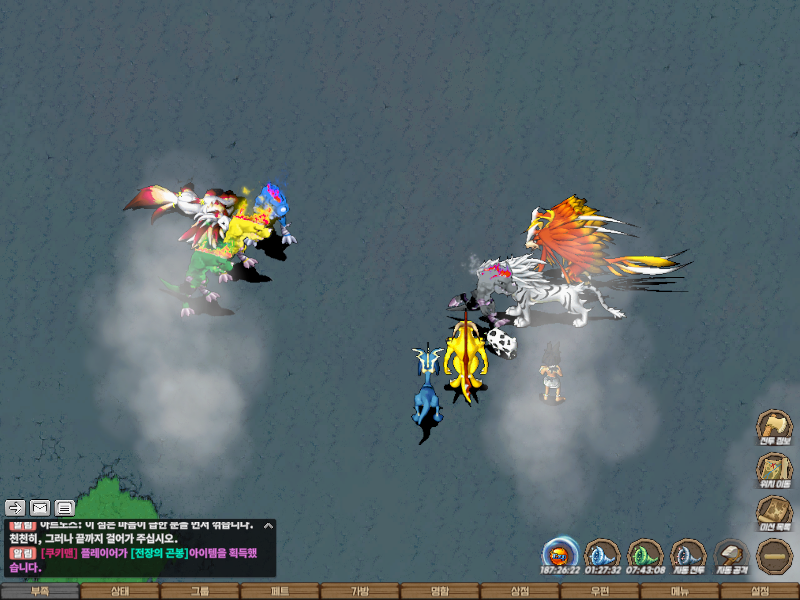This screenshot has height=600, width=800.
Task: Open the 가방 (bag) inventory
Action: point(360,591)
